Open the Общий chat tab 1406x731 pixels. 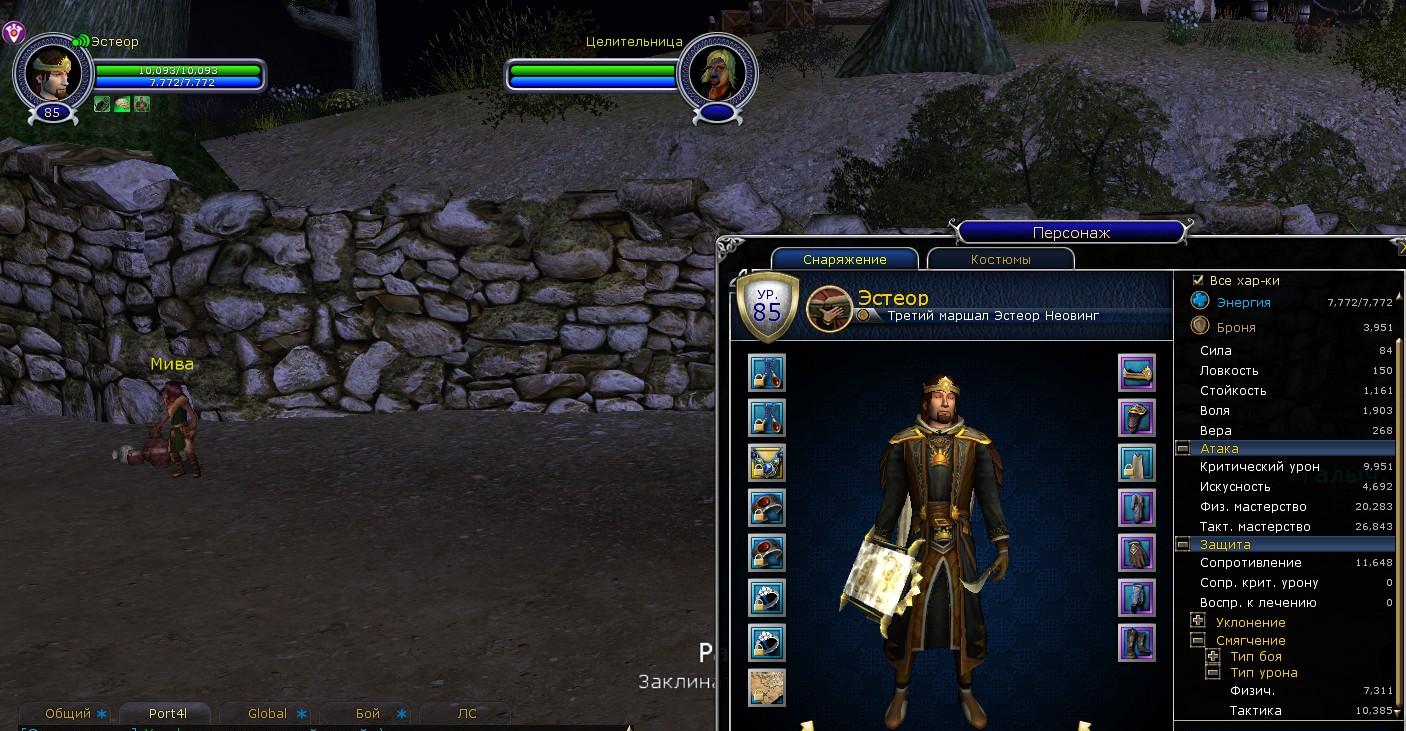click(68, 714)
